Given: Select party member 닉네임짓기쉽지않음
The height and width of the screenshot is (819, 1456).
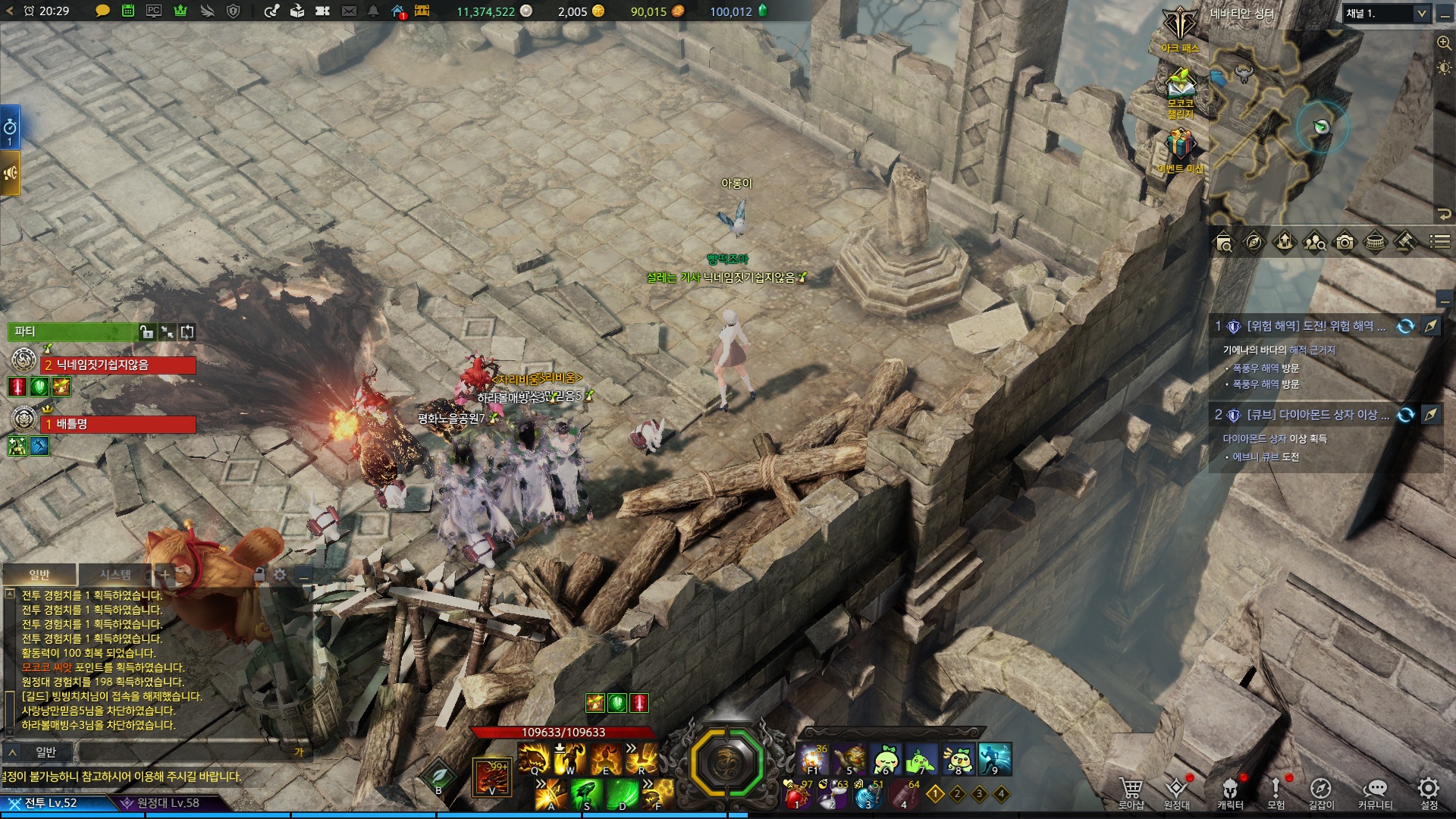Looking at the screenshot, I should [118, 366].
